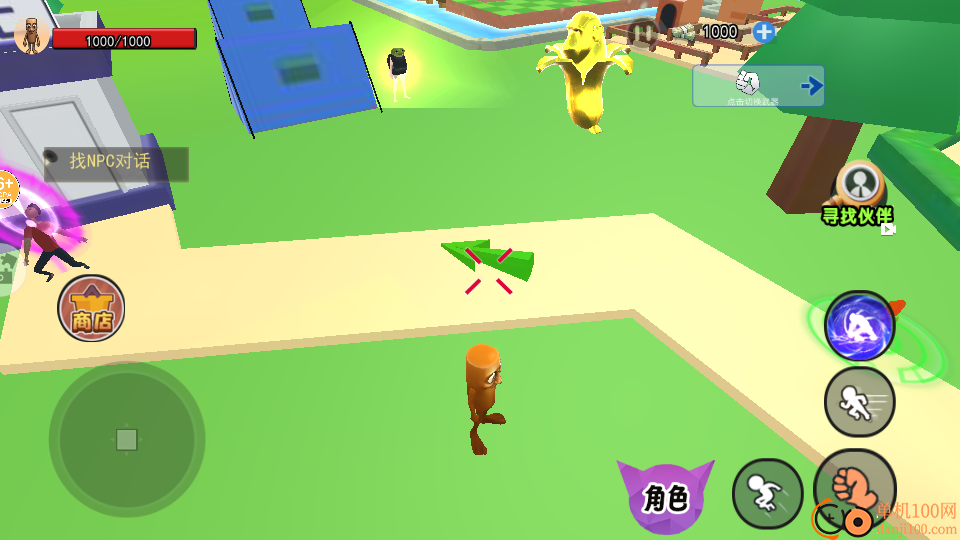This screenshot has height=540, width=960.
Task: Switch weapon using the fist weapon panel
Action: pos(758,86)
